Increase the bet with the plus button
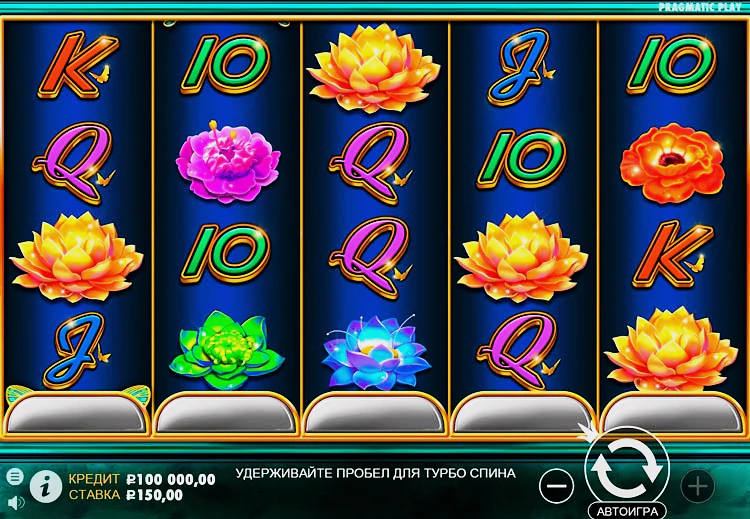Viewport: 750px width, 519px height. (697, 486)
